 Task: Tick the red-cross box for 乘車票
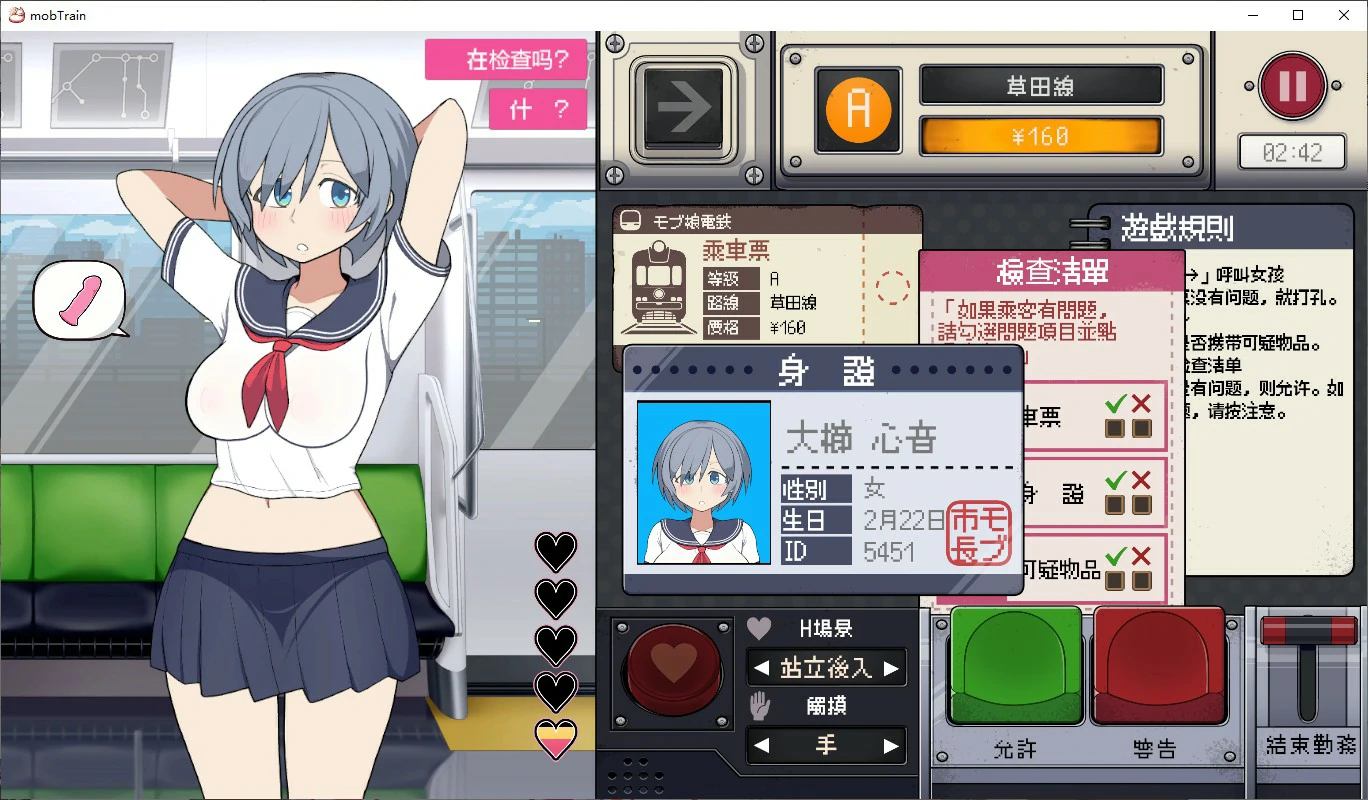(x=1141, y=428)
